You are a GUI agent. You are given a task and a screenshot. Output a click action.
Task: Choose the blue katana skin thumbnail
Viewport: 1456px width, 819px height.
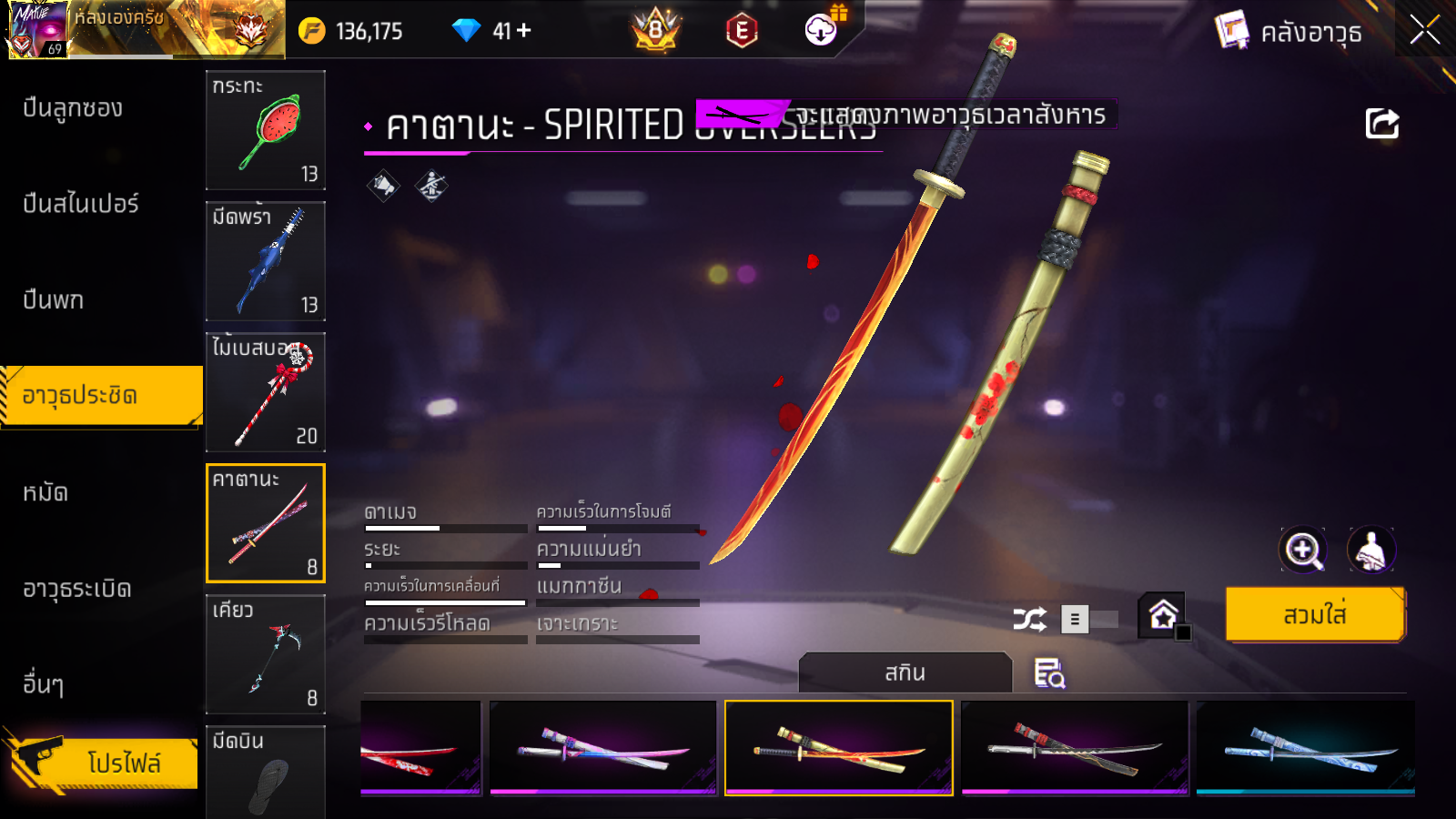pos(1305,748)
